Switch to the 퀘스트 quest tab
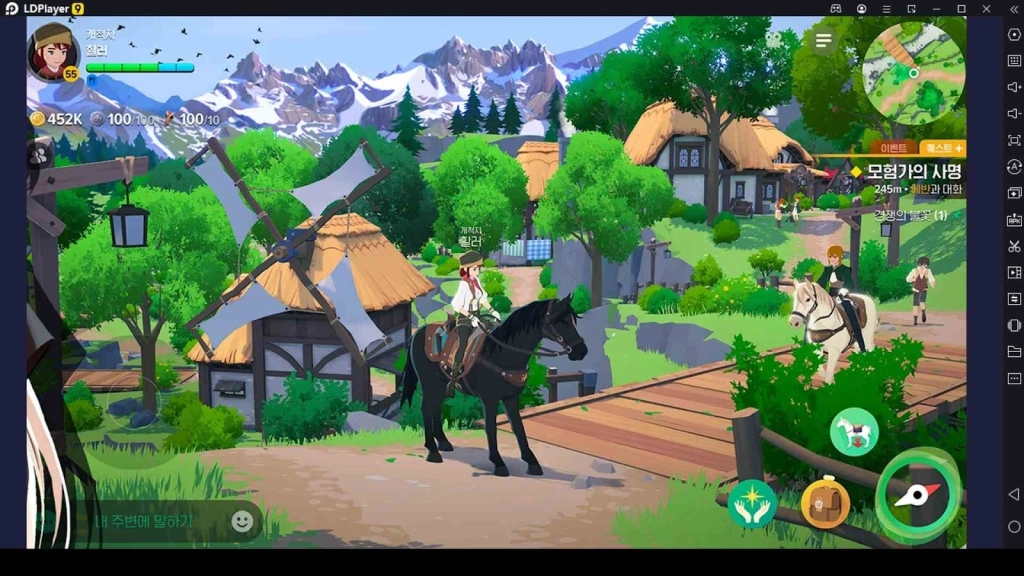This screenshot has width=1024, height=576. pos(942,148)
